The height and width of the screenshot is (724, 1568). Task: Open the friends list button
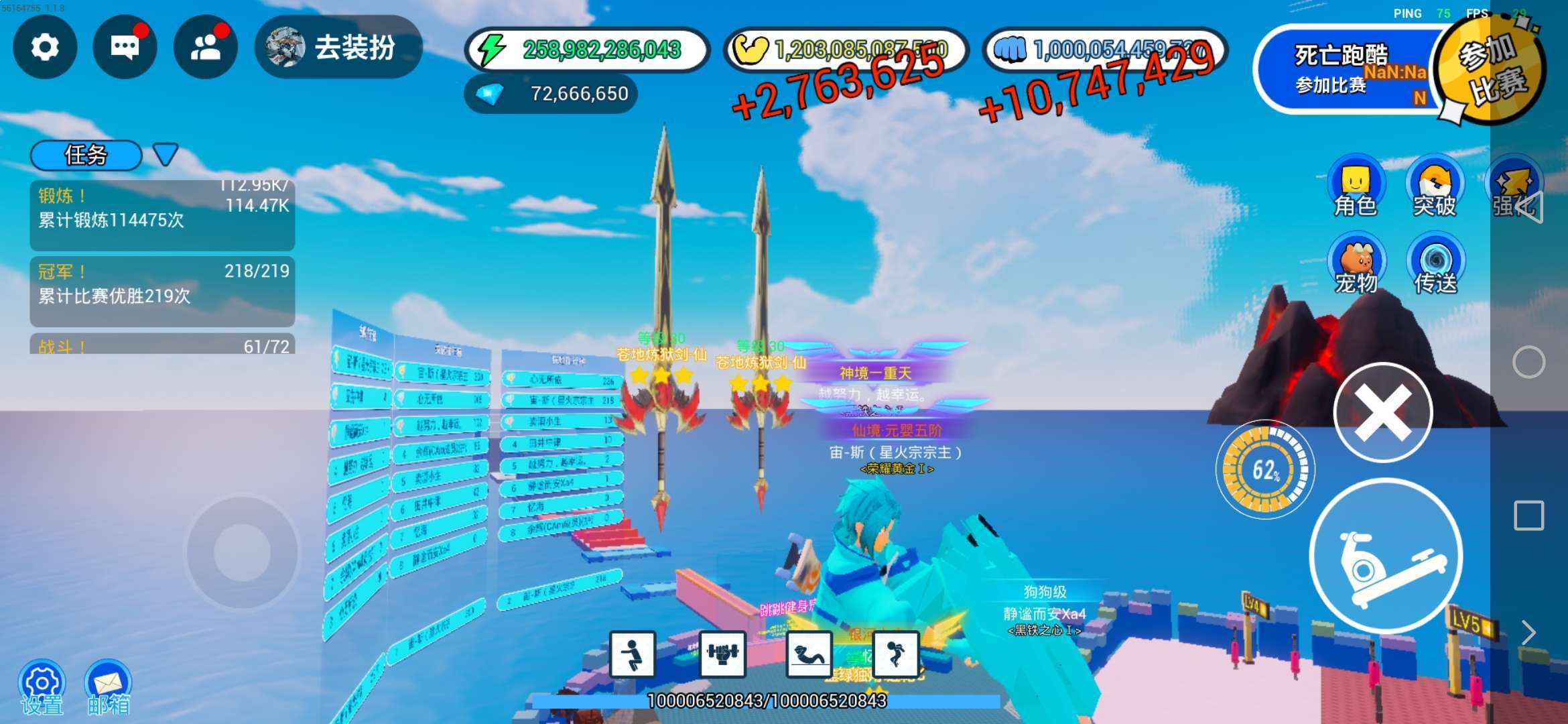[206, 48]
